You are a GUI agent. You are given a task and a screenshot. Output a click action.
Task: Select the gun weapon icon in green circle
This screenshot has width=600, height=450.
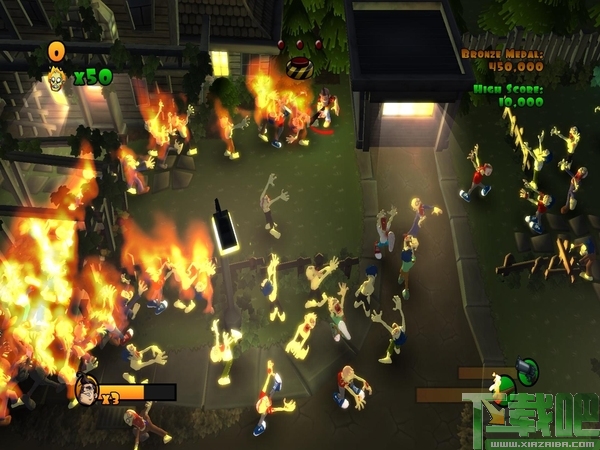pyautogui.click(x=528, y=371)
